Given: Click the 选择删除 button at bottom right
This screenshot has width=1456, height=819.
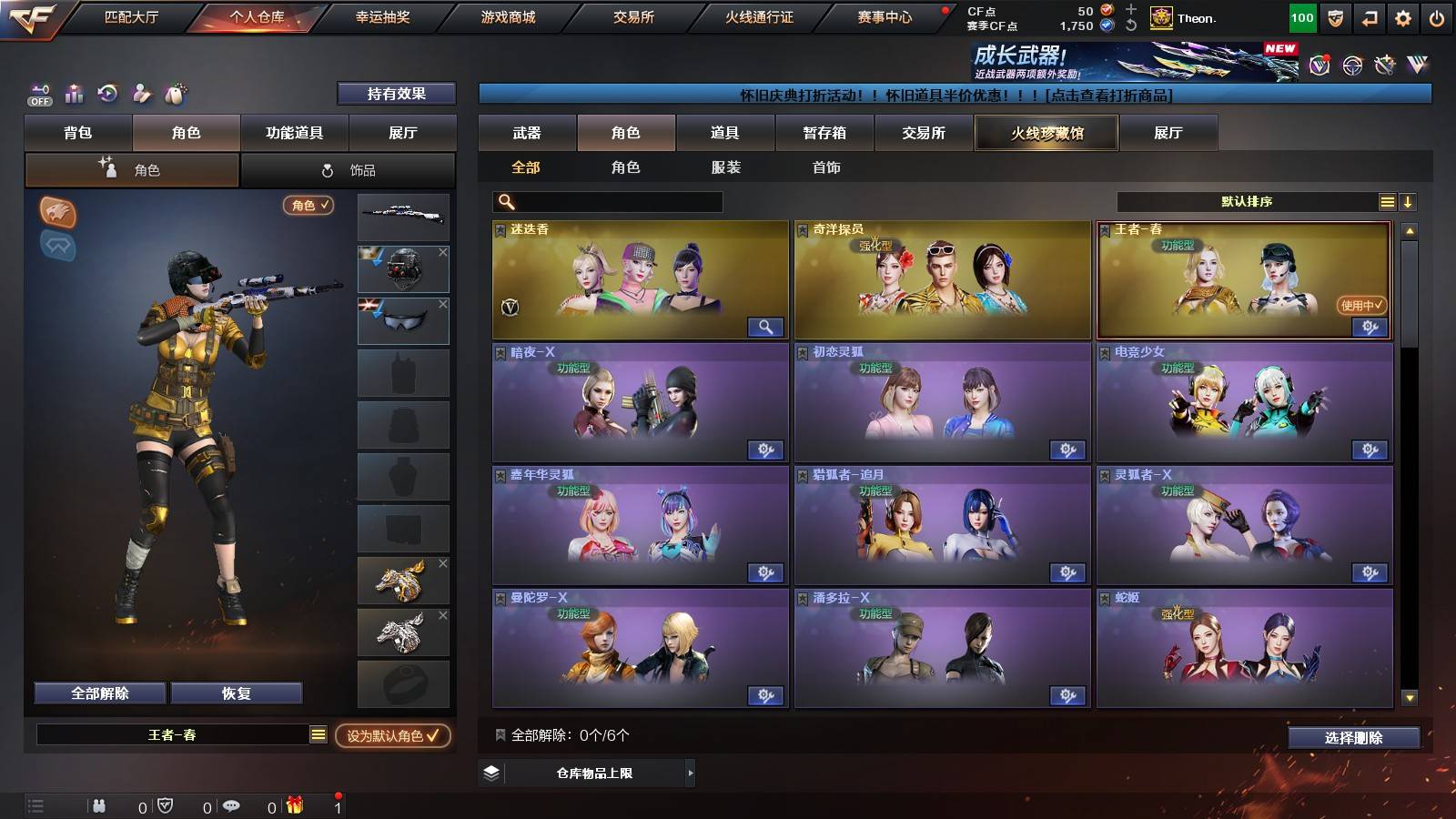Looking at the screenshot, I should click(x=1353, y=739).
